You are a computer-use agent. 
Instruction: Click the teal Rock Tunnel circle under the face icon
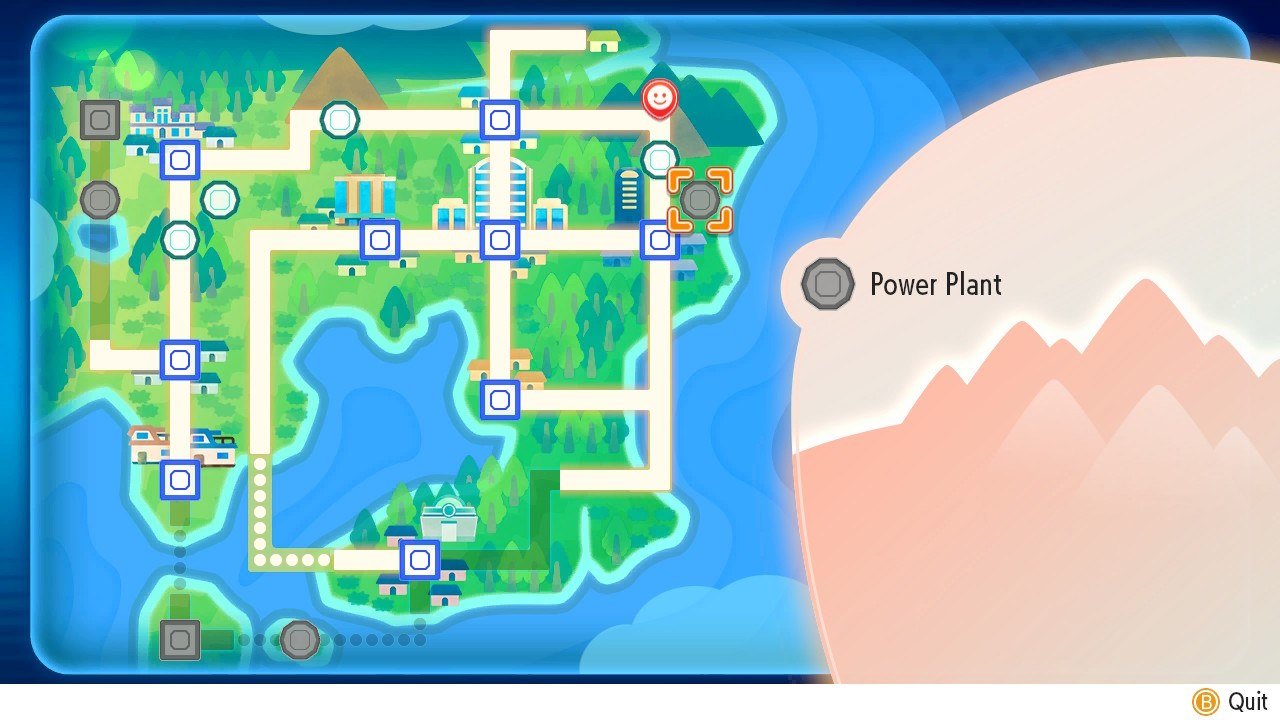point(659,156)
